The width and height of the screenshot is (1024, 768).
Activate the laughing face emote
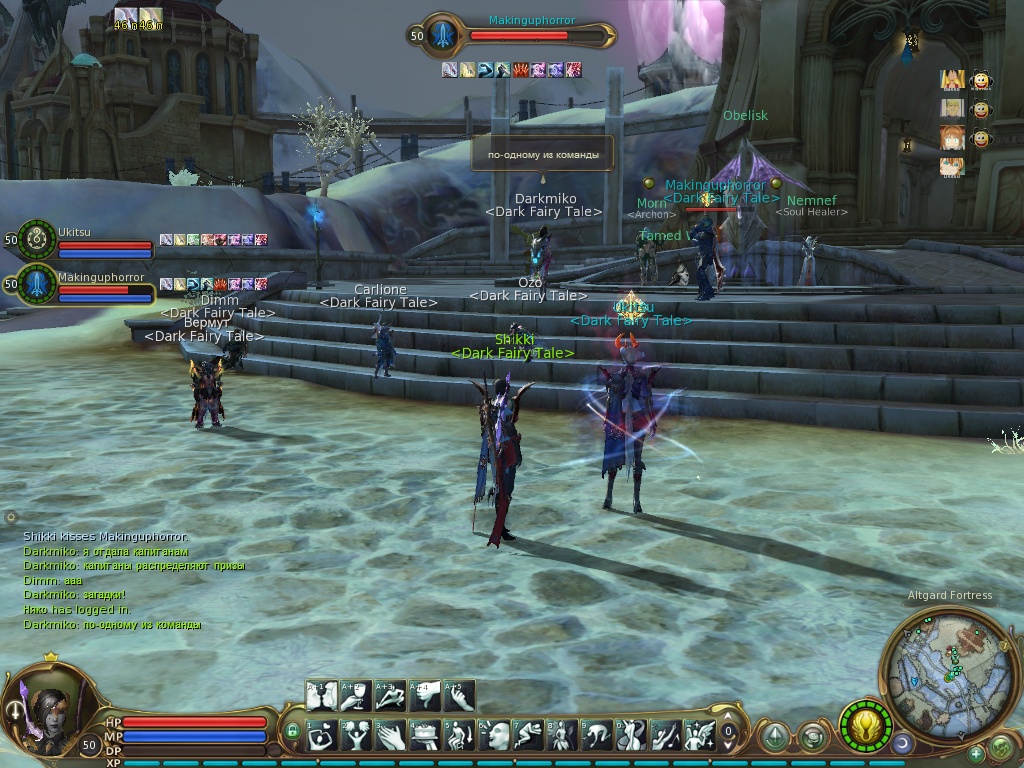coord(494,736)
